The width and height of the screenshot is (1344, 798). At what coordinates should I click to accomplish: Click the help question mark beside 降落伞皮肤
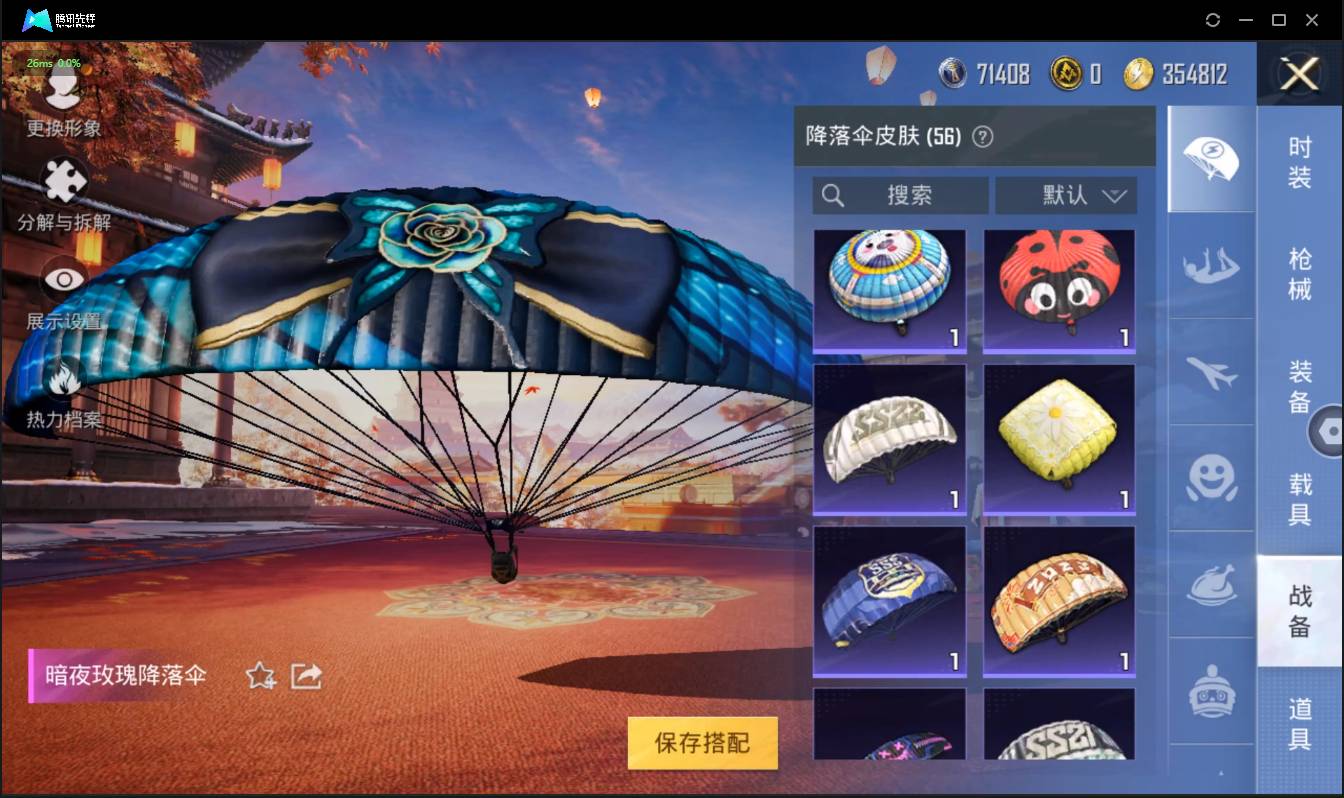[981, 136]
